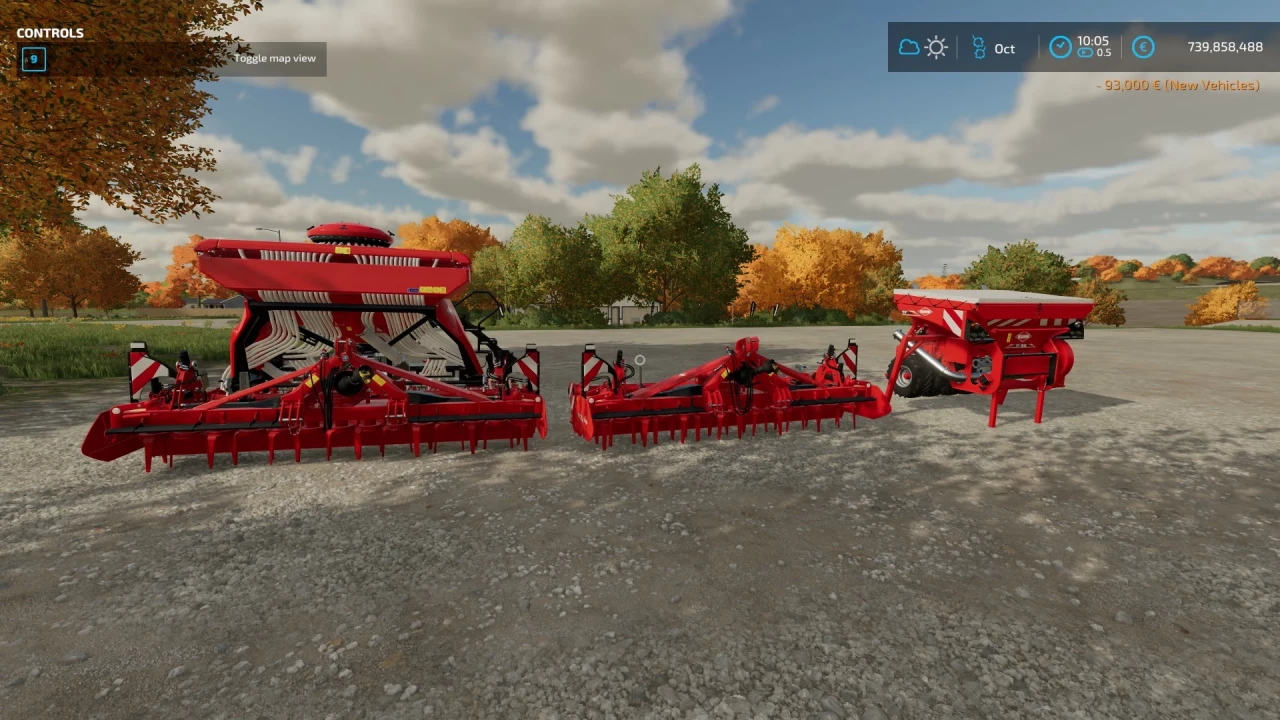Open the CONTROLS panel header
Viewport: 1280px width, 720px height.
(50, 33)
